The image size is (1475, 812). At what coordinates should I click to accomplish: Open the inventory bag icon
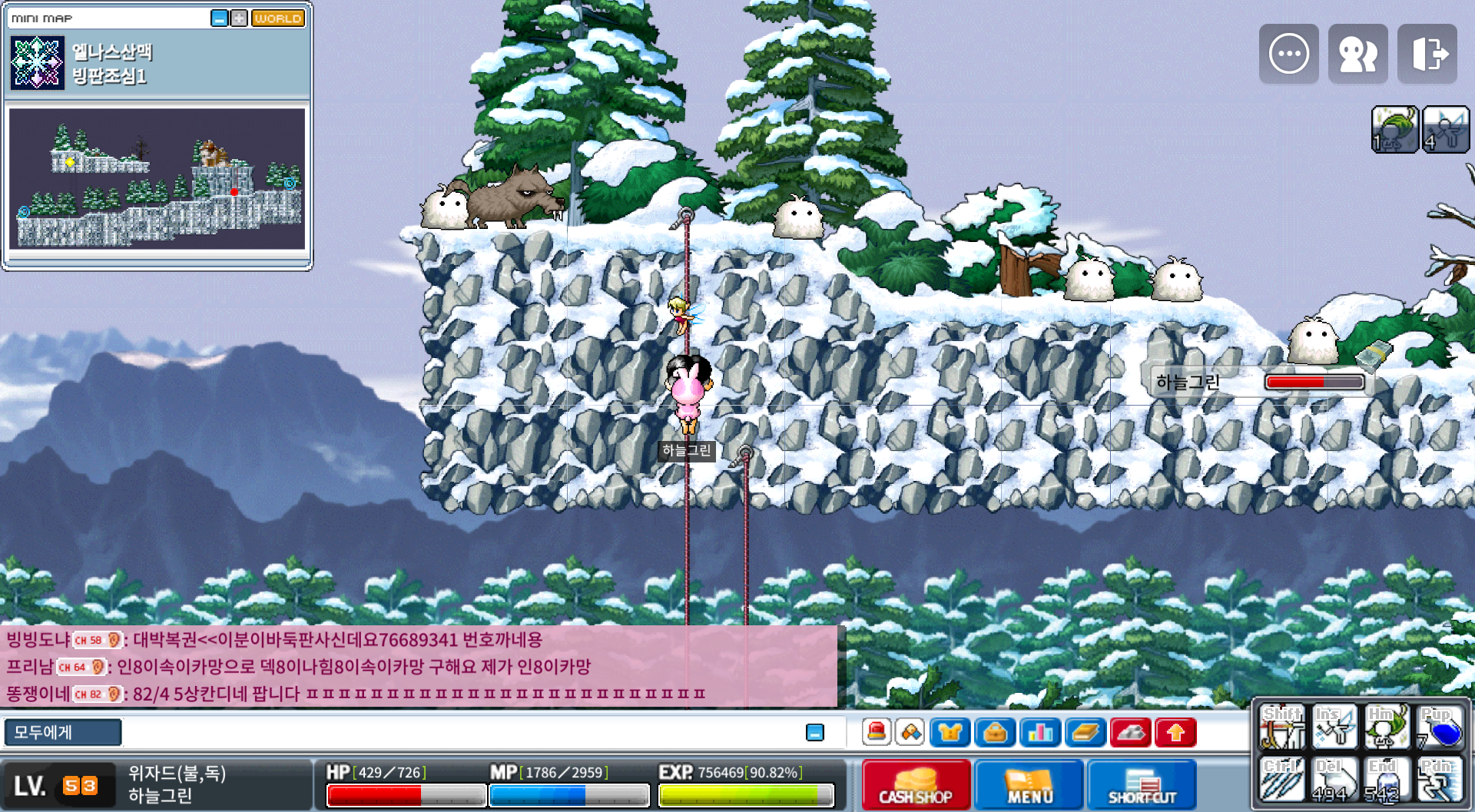click(995, 732)
